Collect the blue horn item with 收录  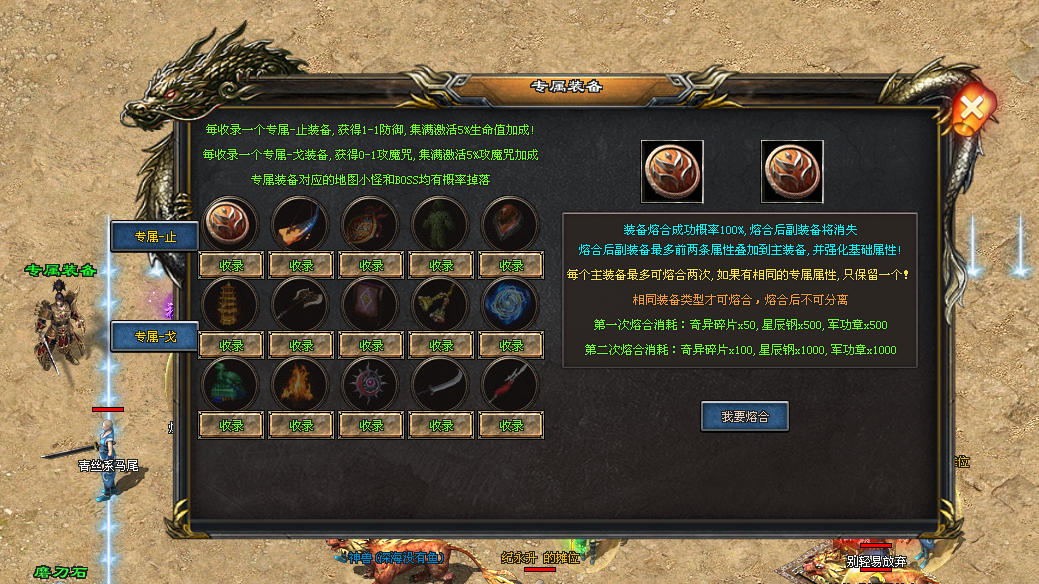[301, 265]
